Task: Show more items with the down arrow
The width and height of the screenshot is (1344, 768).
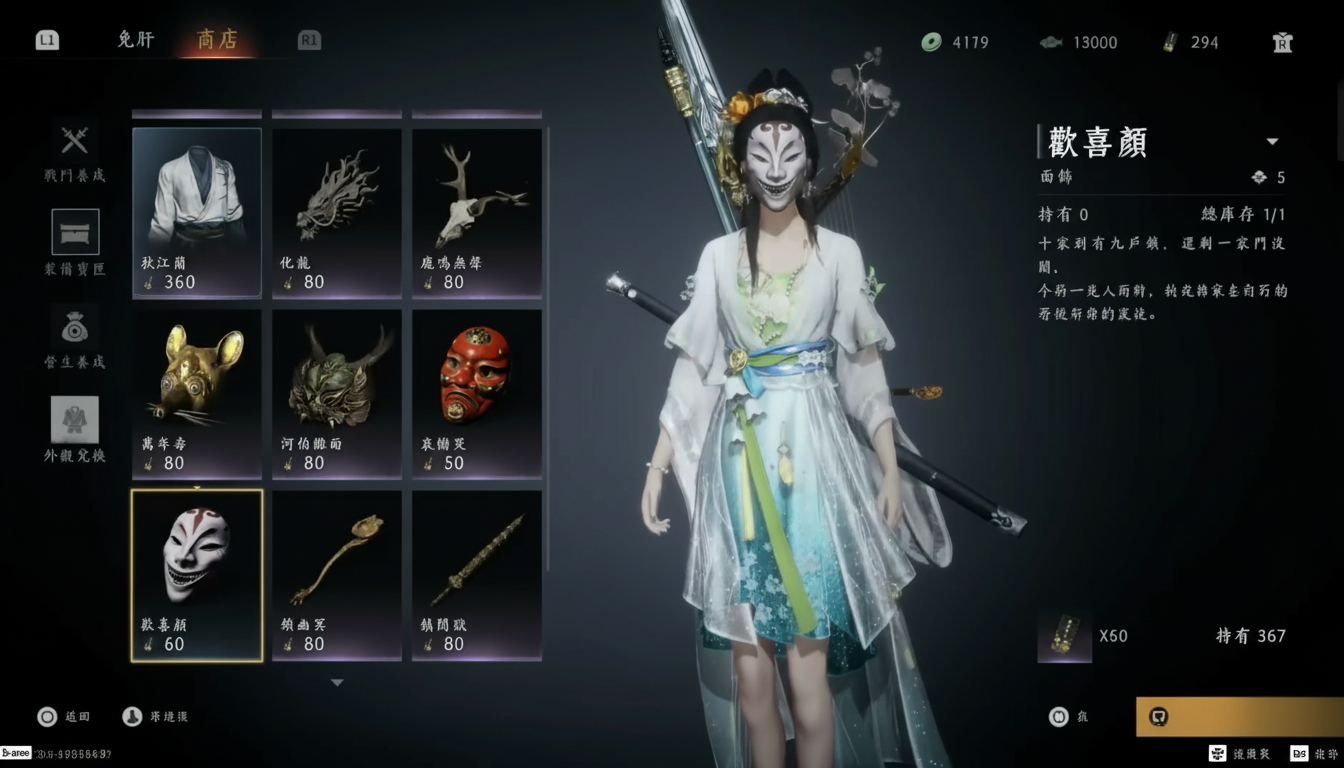Action: (x=337, y=683)
